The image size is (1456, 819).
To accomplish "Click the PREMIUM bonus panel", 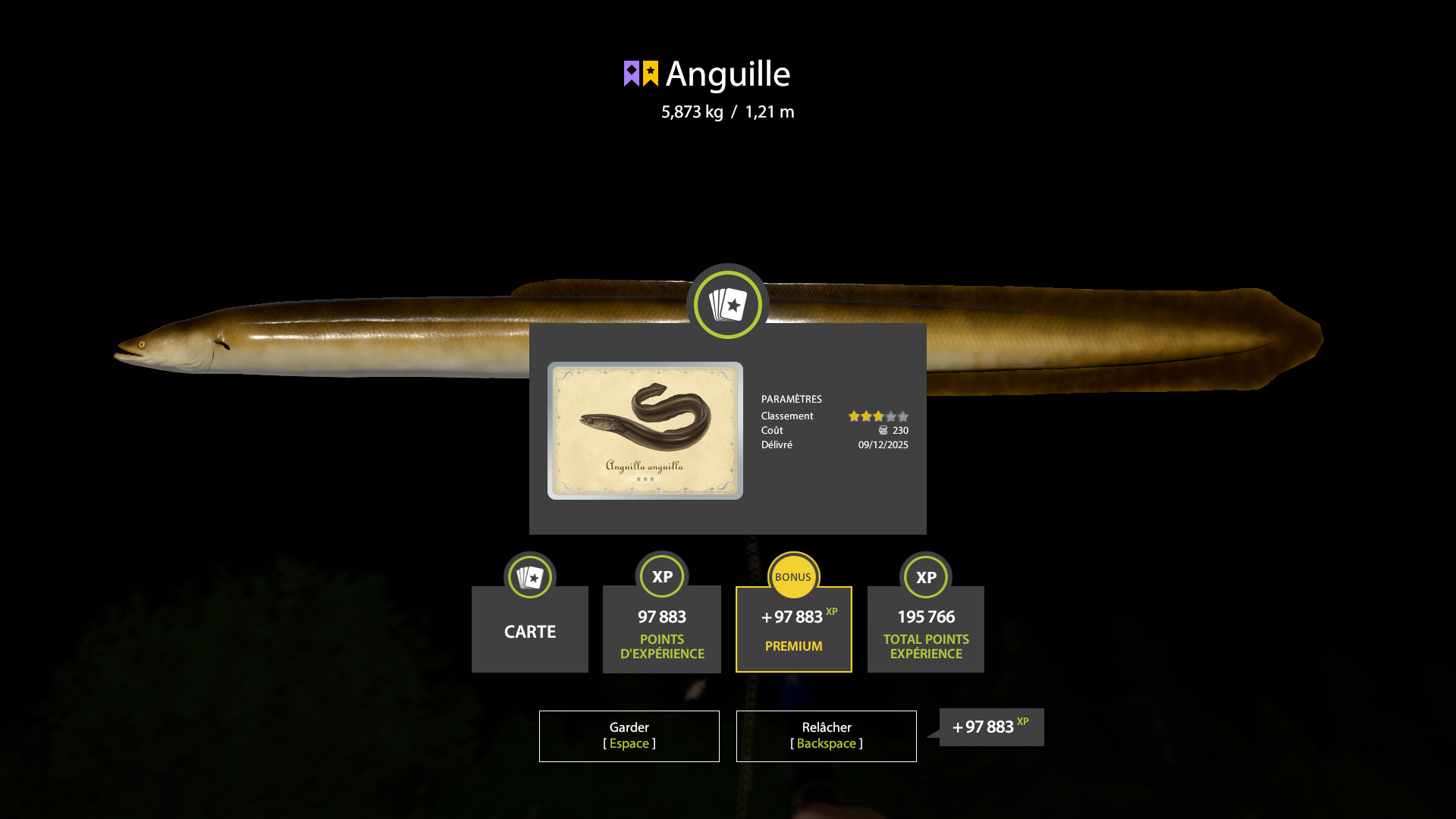I will coord(793,629).
